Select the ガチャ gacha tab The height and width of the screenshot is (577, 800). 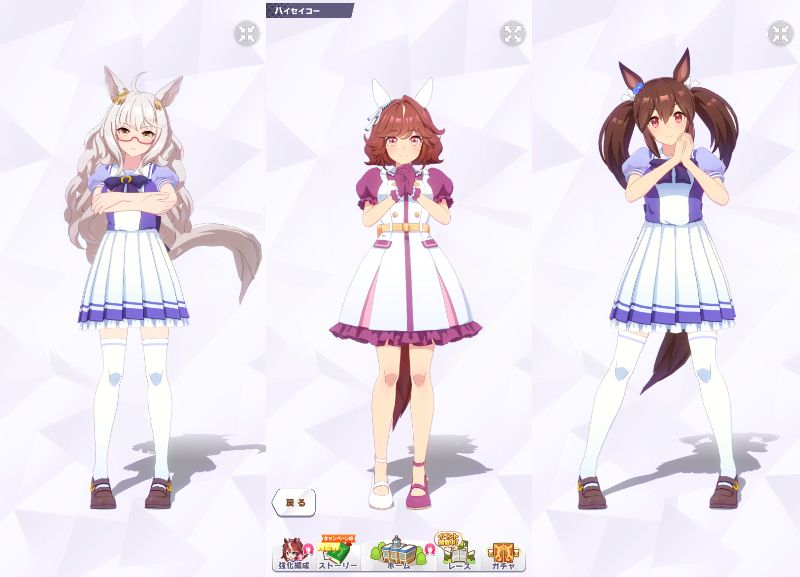[x=502, y=554]
